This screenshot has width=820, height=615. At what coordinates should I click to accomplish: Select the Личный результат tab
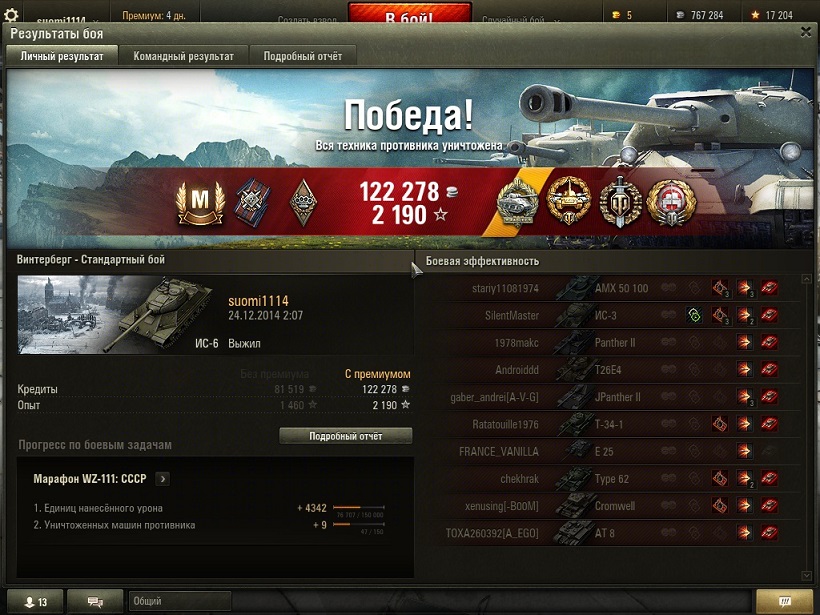[x=62, y=56]
